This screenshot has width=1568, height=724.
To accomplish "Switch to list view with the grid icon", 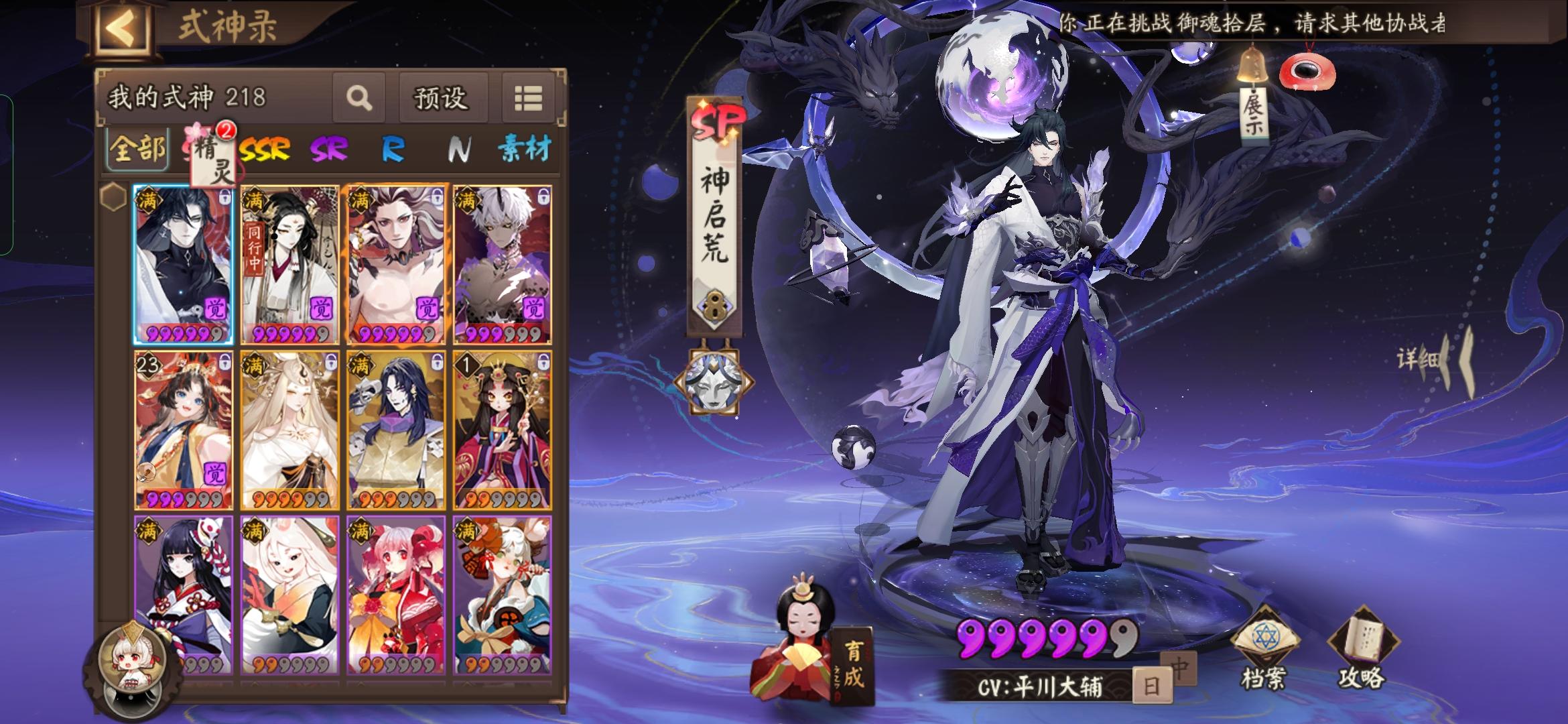I will point(529,99).
